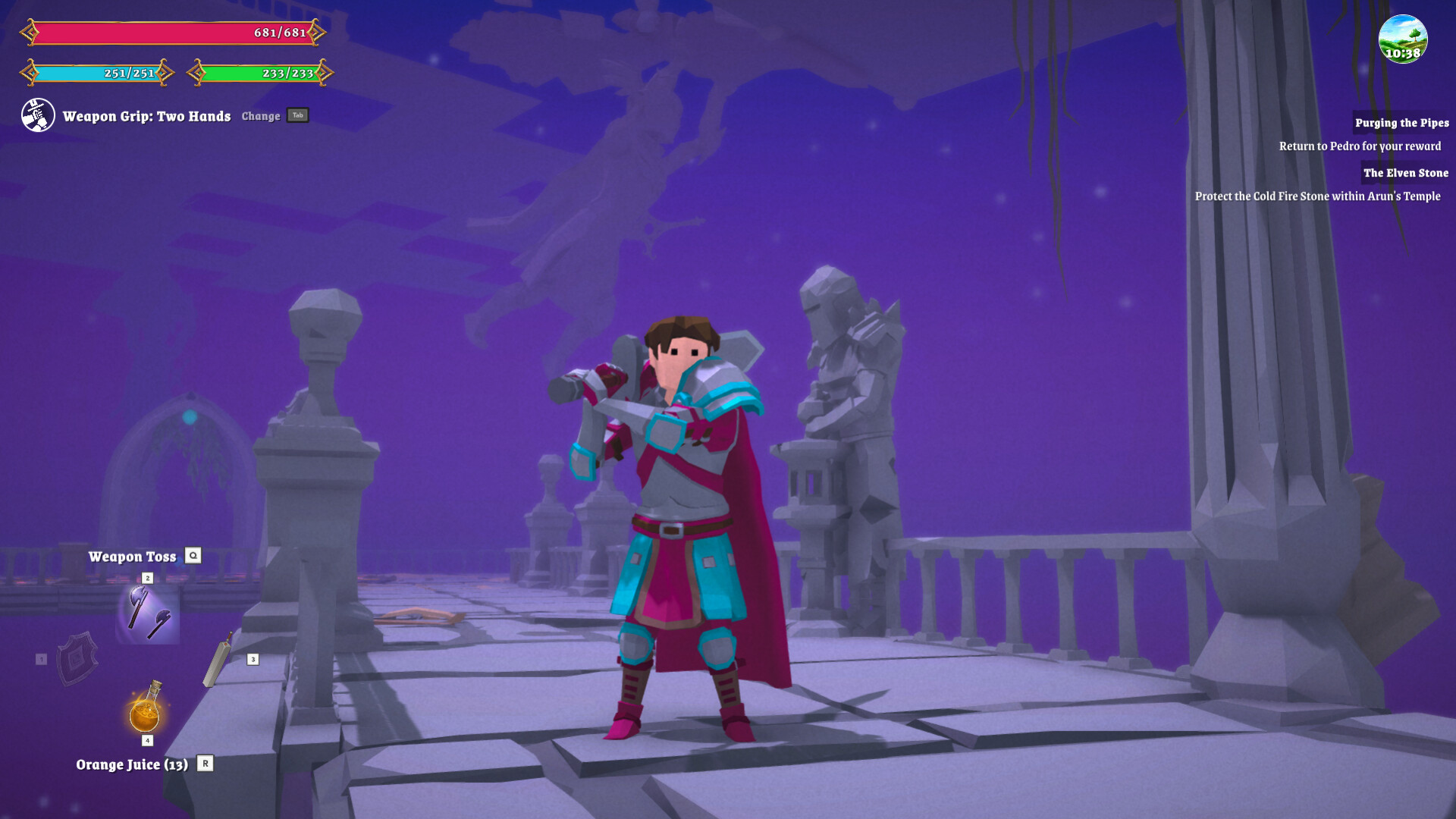Click the green 233/233 stamina bar
Viewport: 1456px width, 819px height.
[x=262, y=74]
